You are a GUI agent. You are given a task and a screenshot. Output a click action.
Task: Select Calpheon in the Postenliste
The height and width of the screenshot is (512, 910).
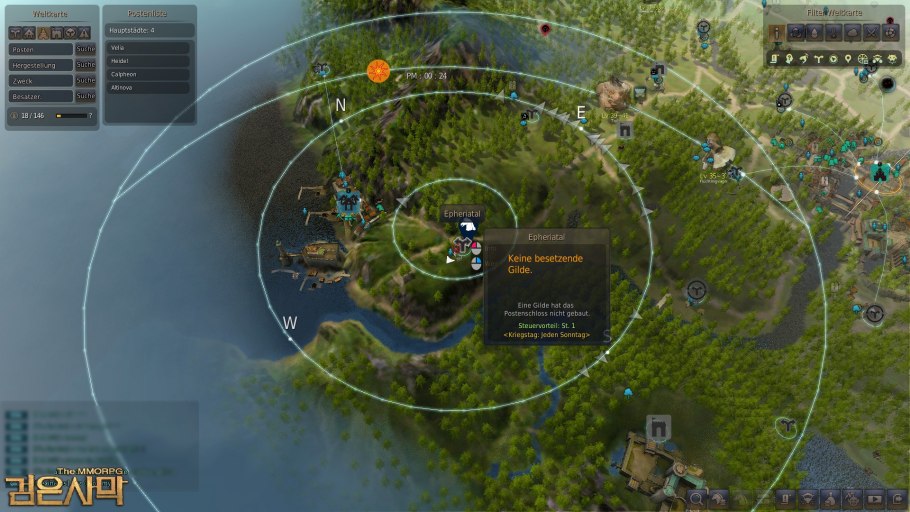tap(146, 74)
